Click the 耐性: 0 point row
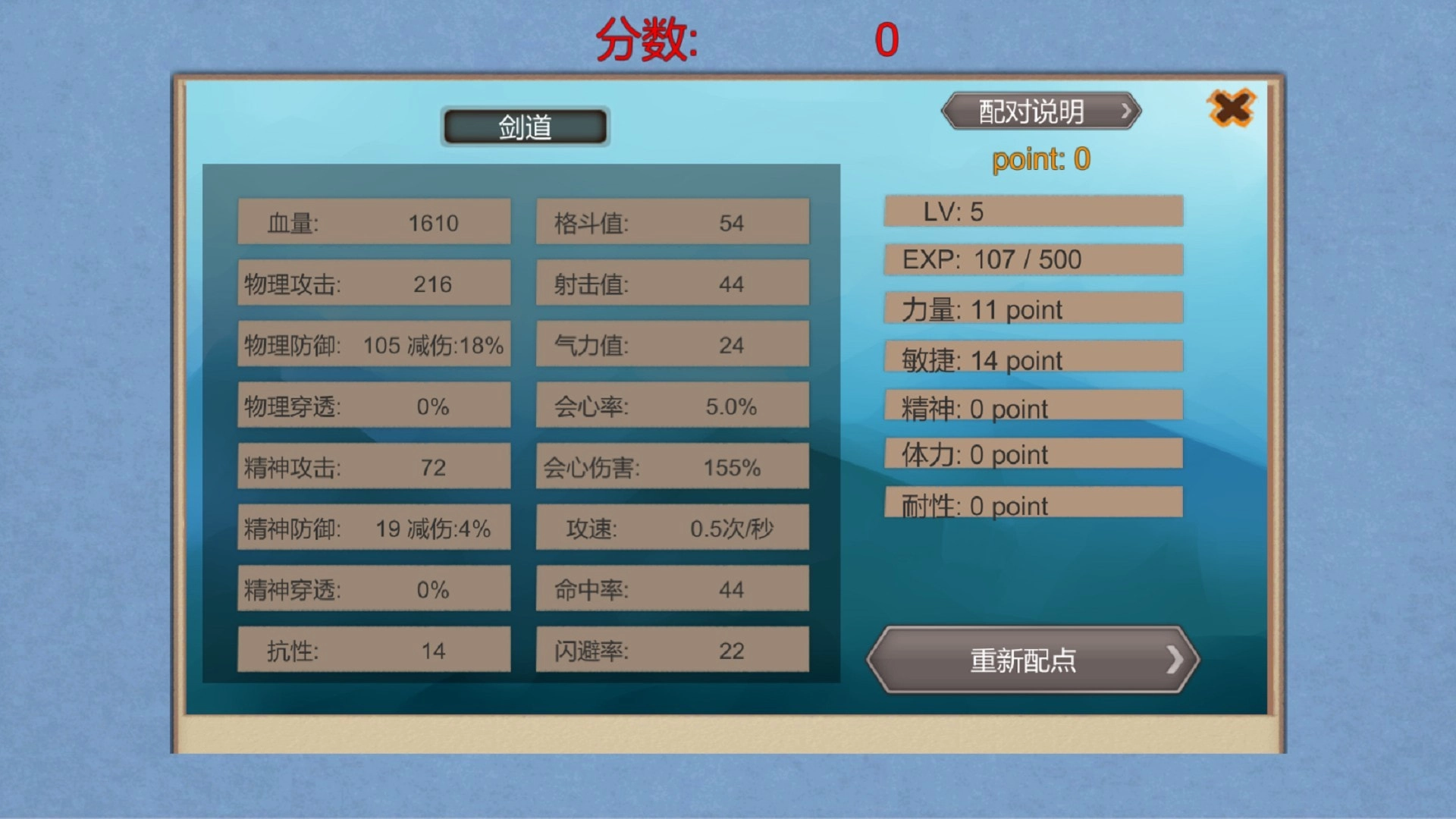The height and width of the screenshot is (819, 1456). (1032, 505)
